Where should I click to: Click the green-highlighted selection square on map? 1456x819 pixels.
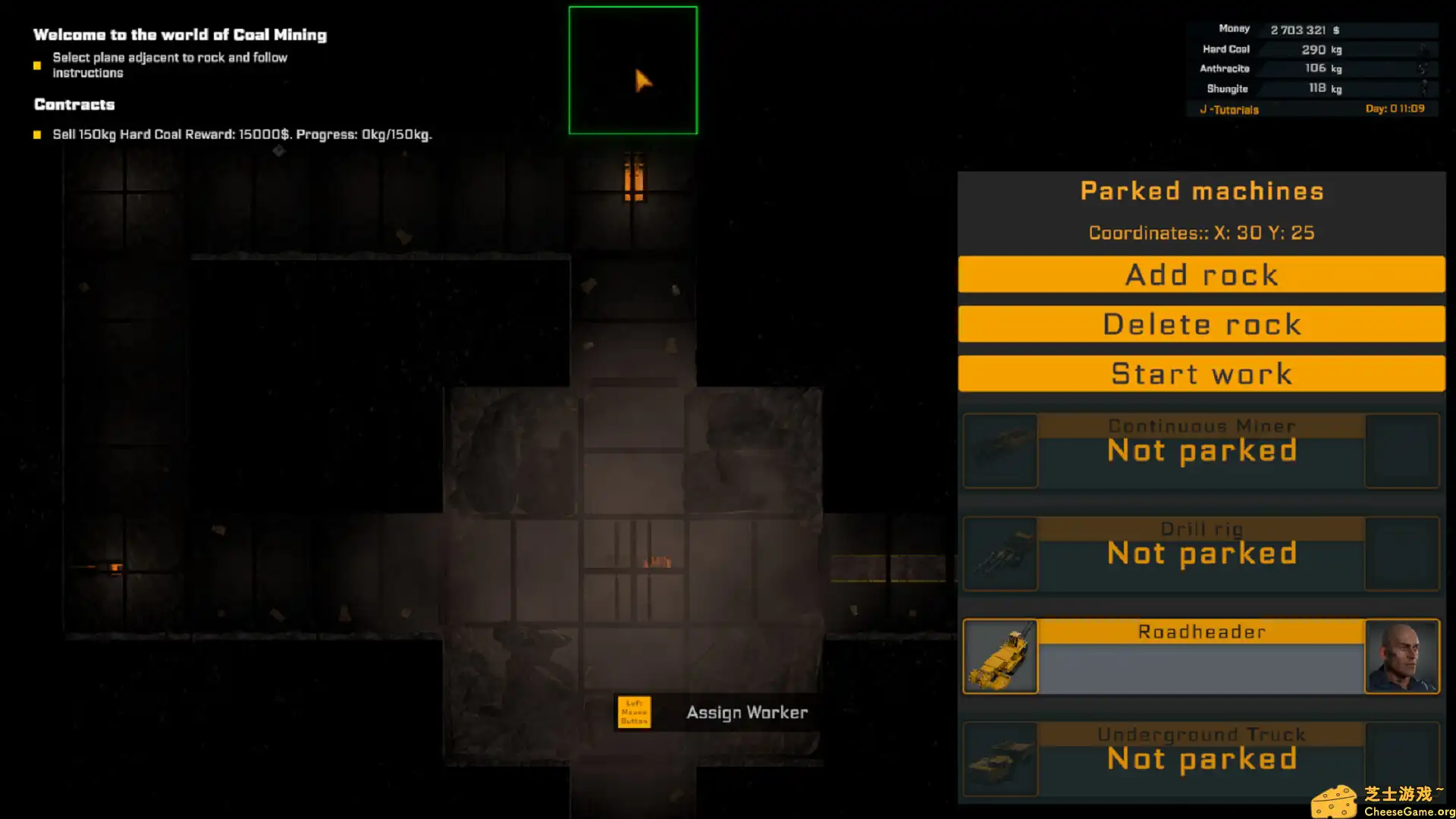(633, 69)
